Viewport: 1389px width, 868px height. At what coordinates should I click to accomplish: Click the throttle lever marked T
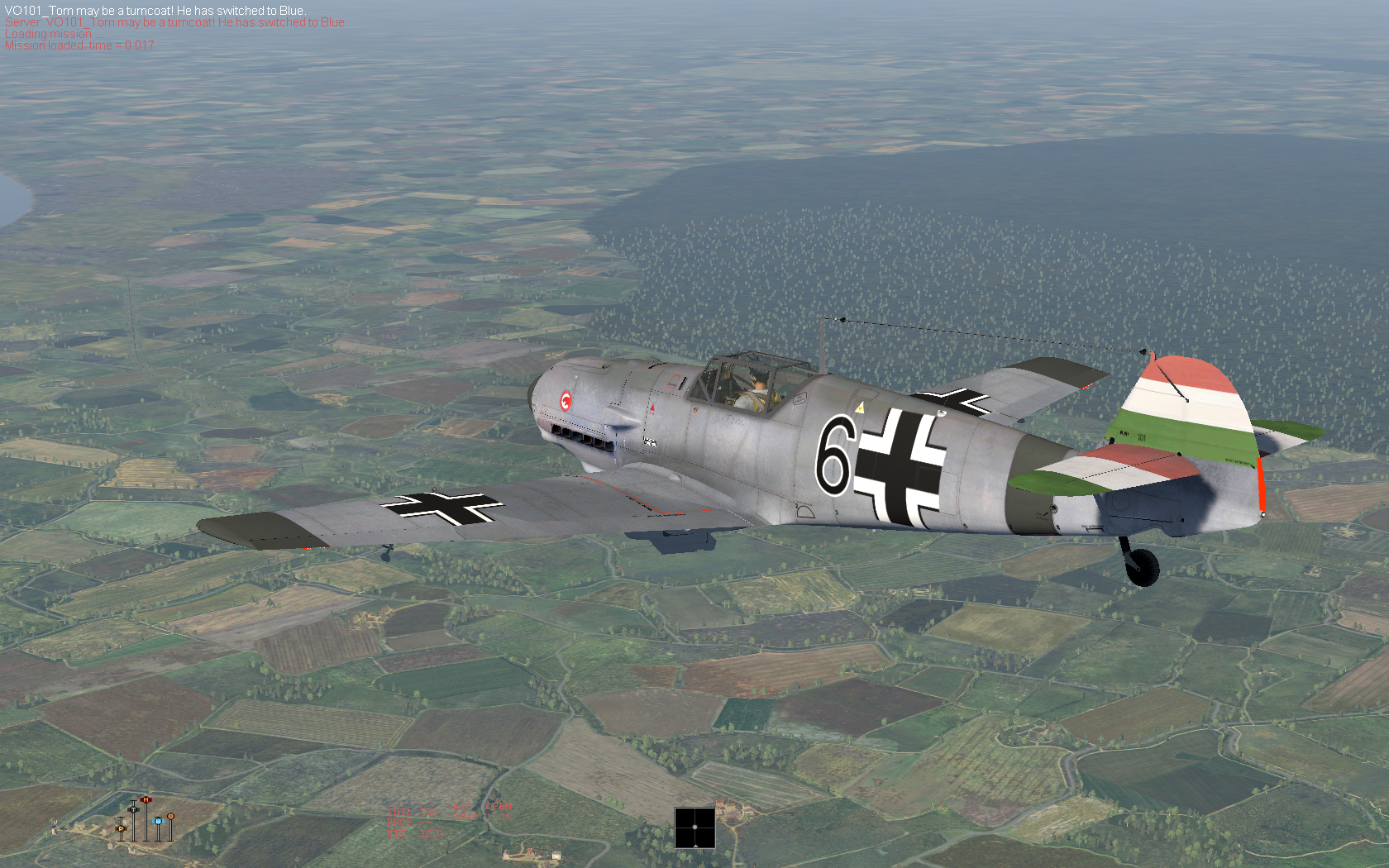click(133, 808)
